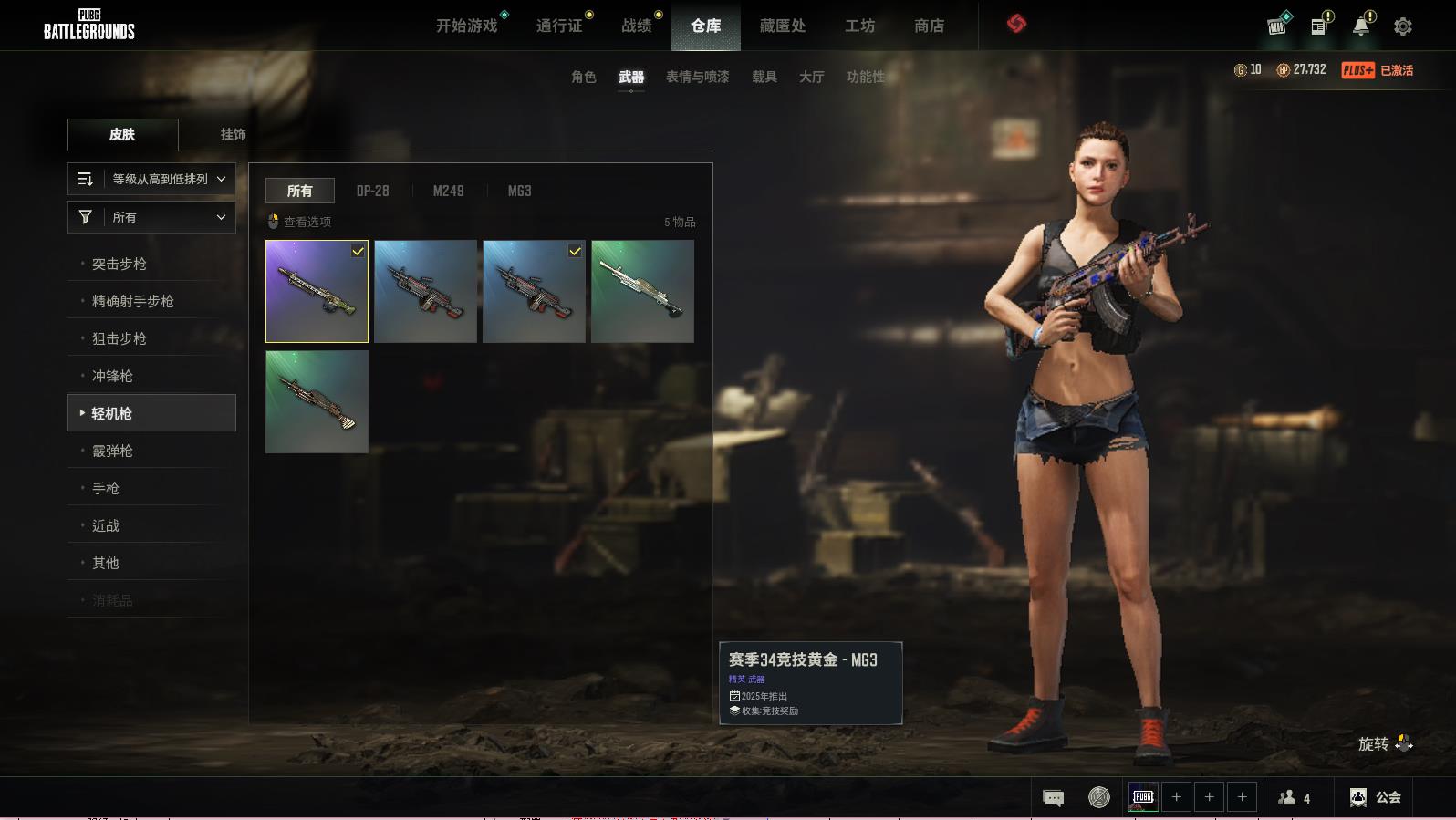Switch to the 工坊 workshop tab
Viewport: 1456px width, 820px height.
[x=859, y=26]
